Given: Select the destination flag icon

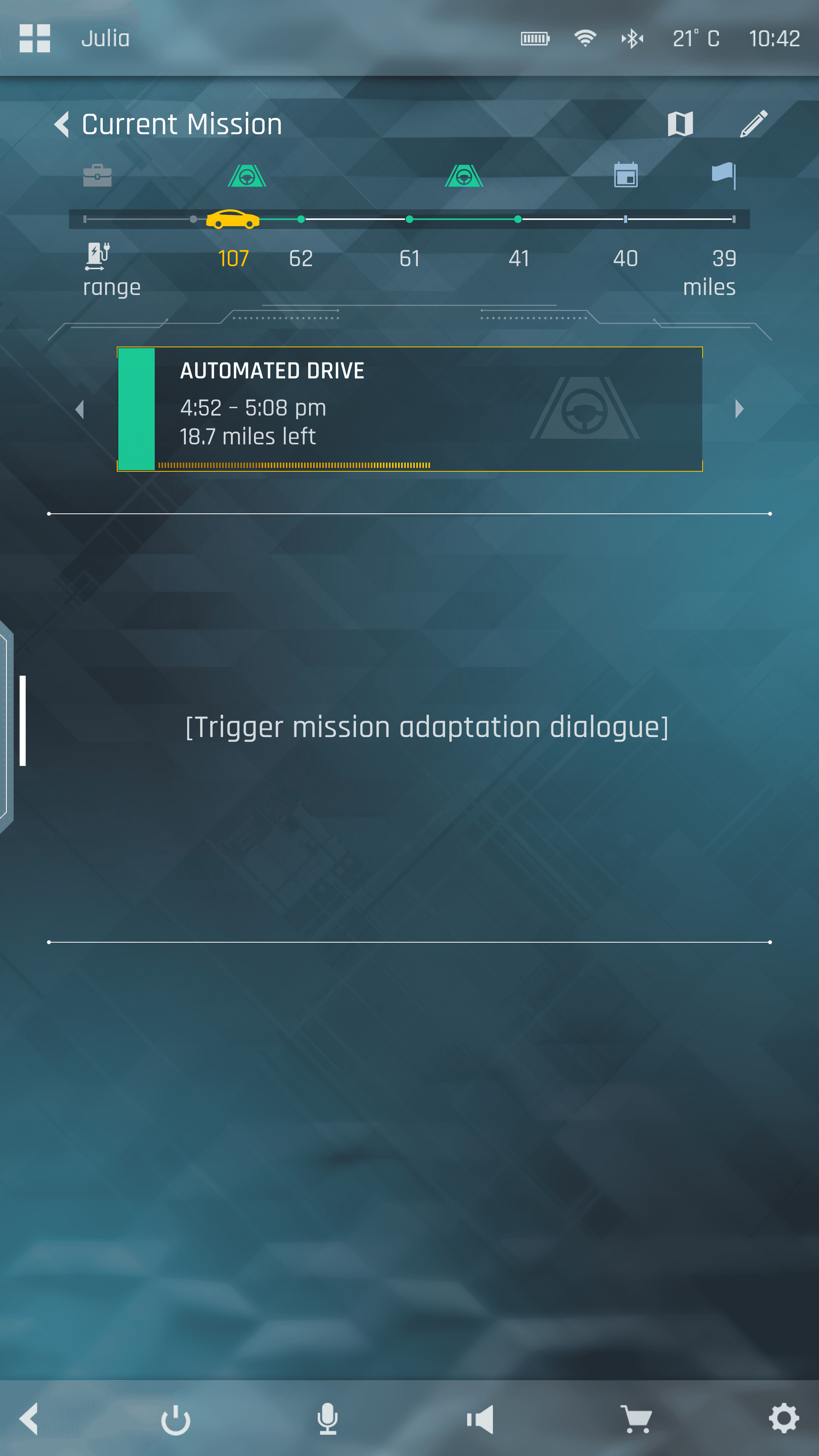Looking at the screenshot, I should [723, 175].
